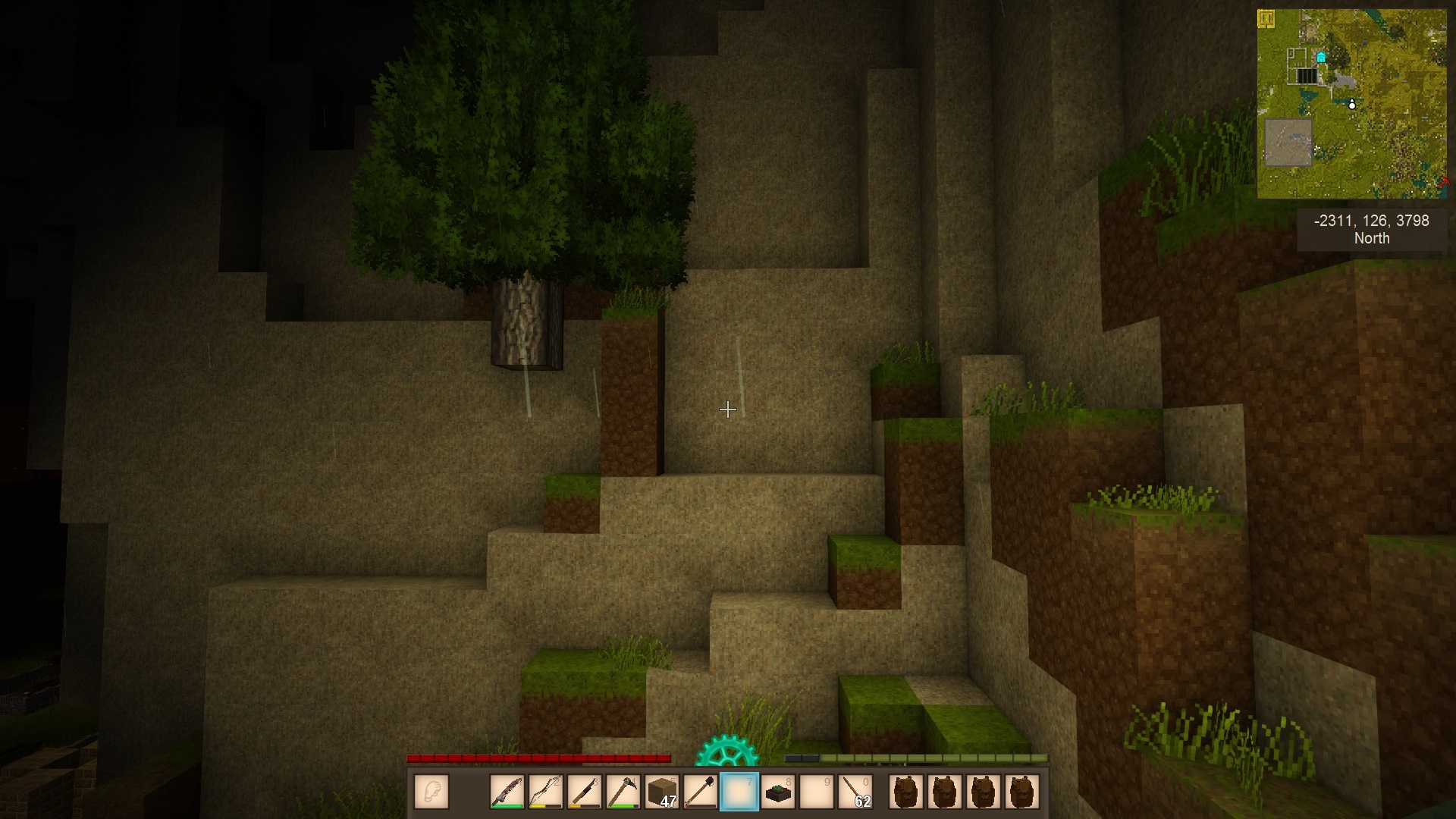The image size is (1456, 819).
Task: Click the red arrow marker on minimap
Action: (x=1442, y=182)
